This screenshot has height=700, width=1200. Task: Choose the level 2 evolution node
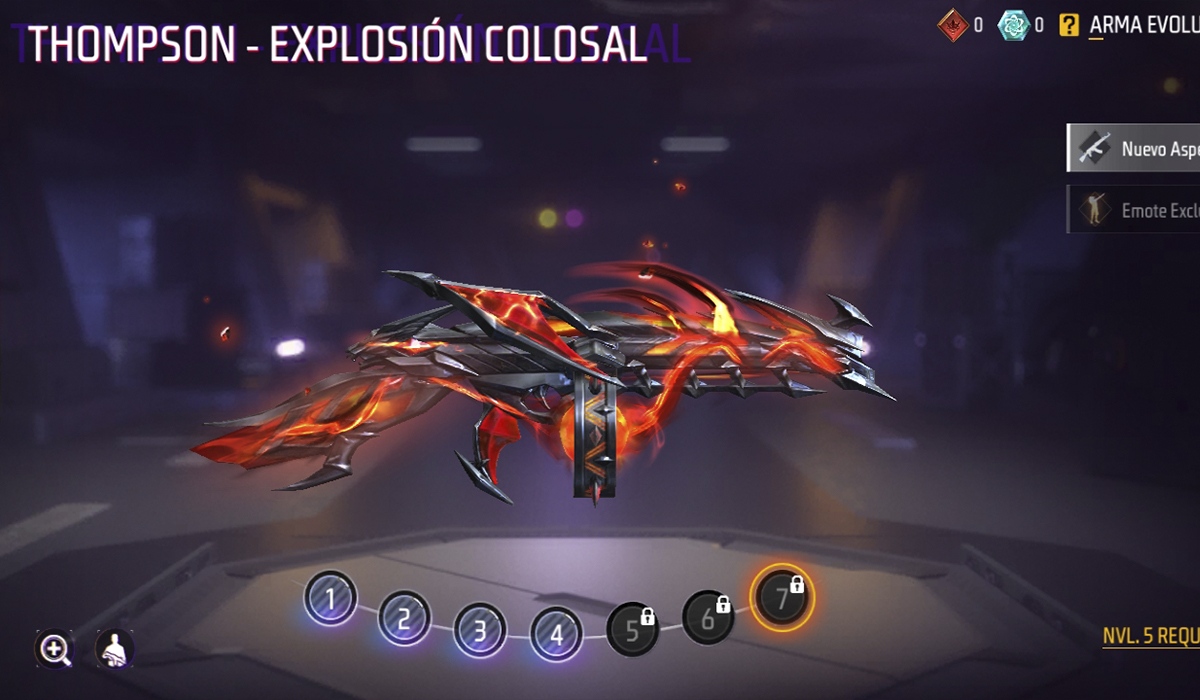[x=404, y=619]
